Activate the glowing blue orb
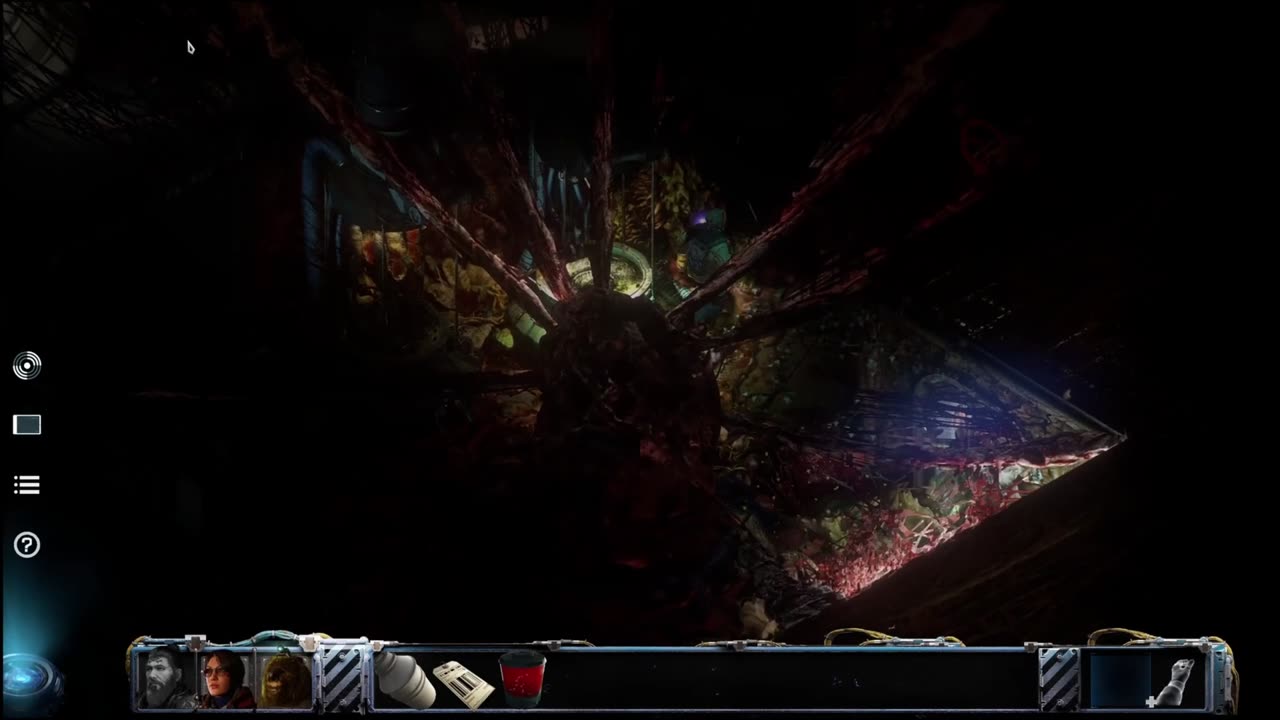 pos(30,675)
